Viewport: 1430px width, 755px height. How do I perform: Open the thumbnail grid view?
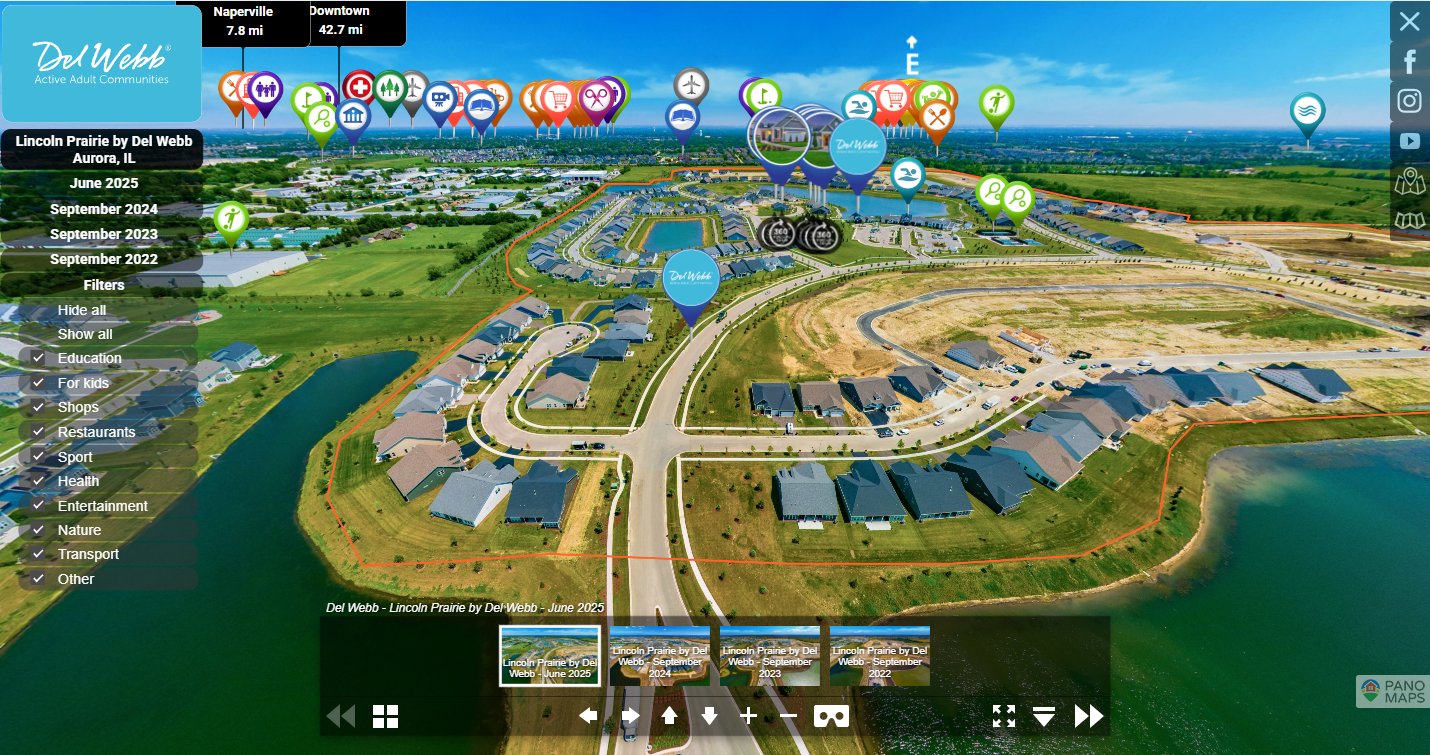click(386, 716)
